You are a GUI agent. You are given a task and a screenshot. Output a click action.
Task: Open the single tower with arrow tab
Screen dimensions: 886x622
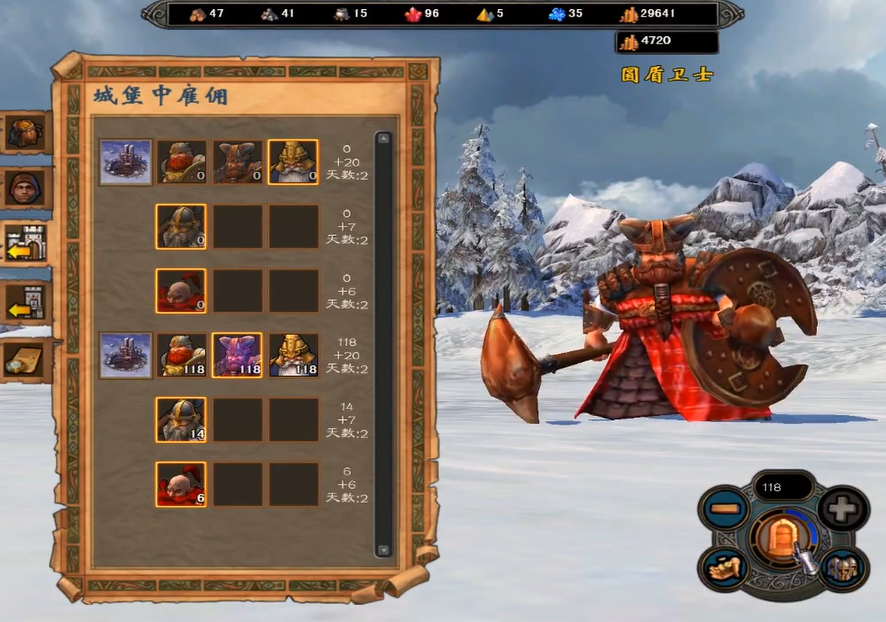click(x=24, y=302)
